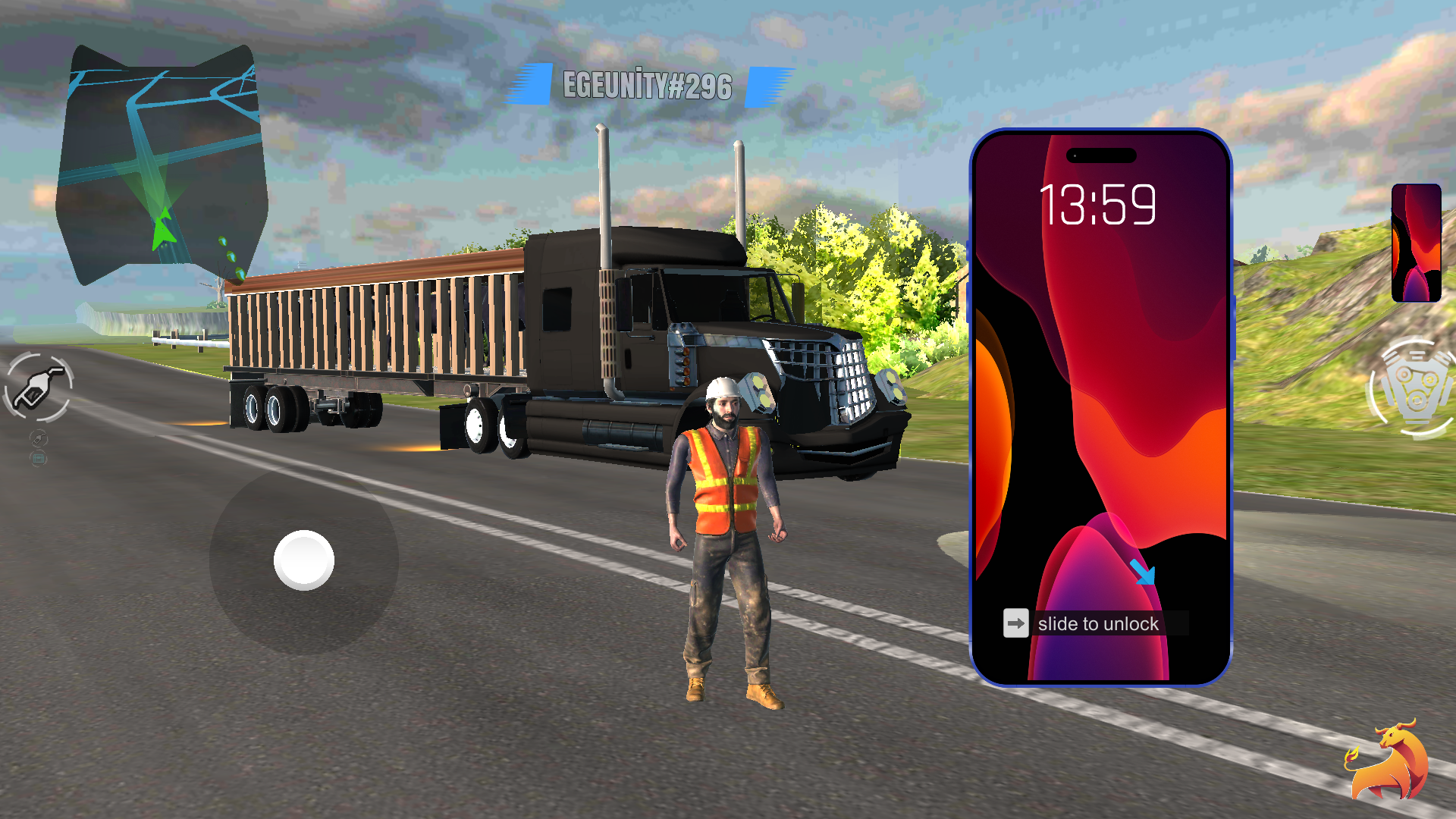The width and height of the screenshot is (1456, 819).
Task: Toggle the engine state via engine icon
Action: click(x=1412, y=387)
